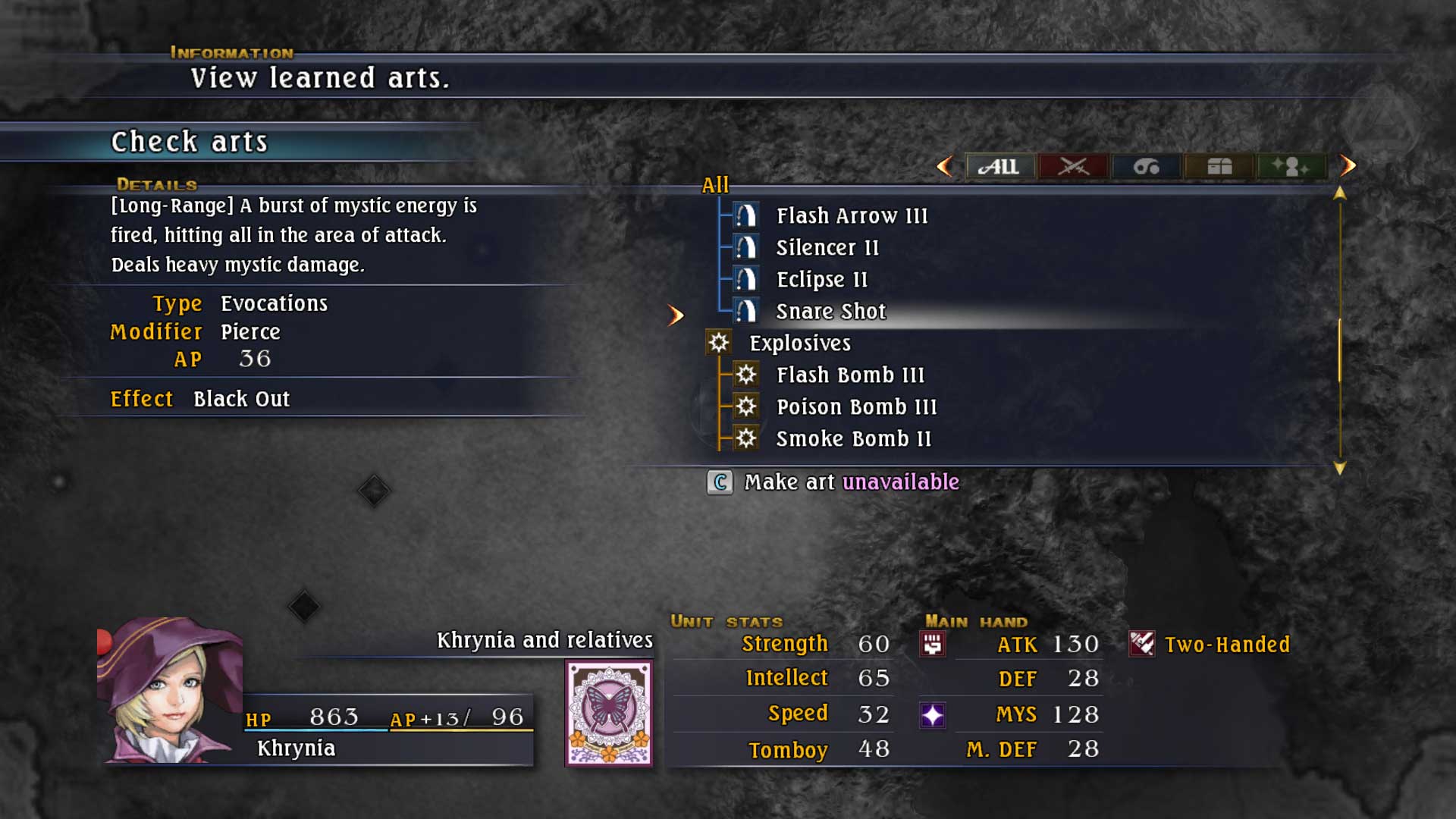Select the Explosives burst icon
The image size is (1456, 819).
tap(717, 343)
